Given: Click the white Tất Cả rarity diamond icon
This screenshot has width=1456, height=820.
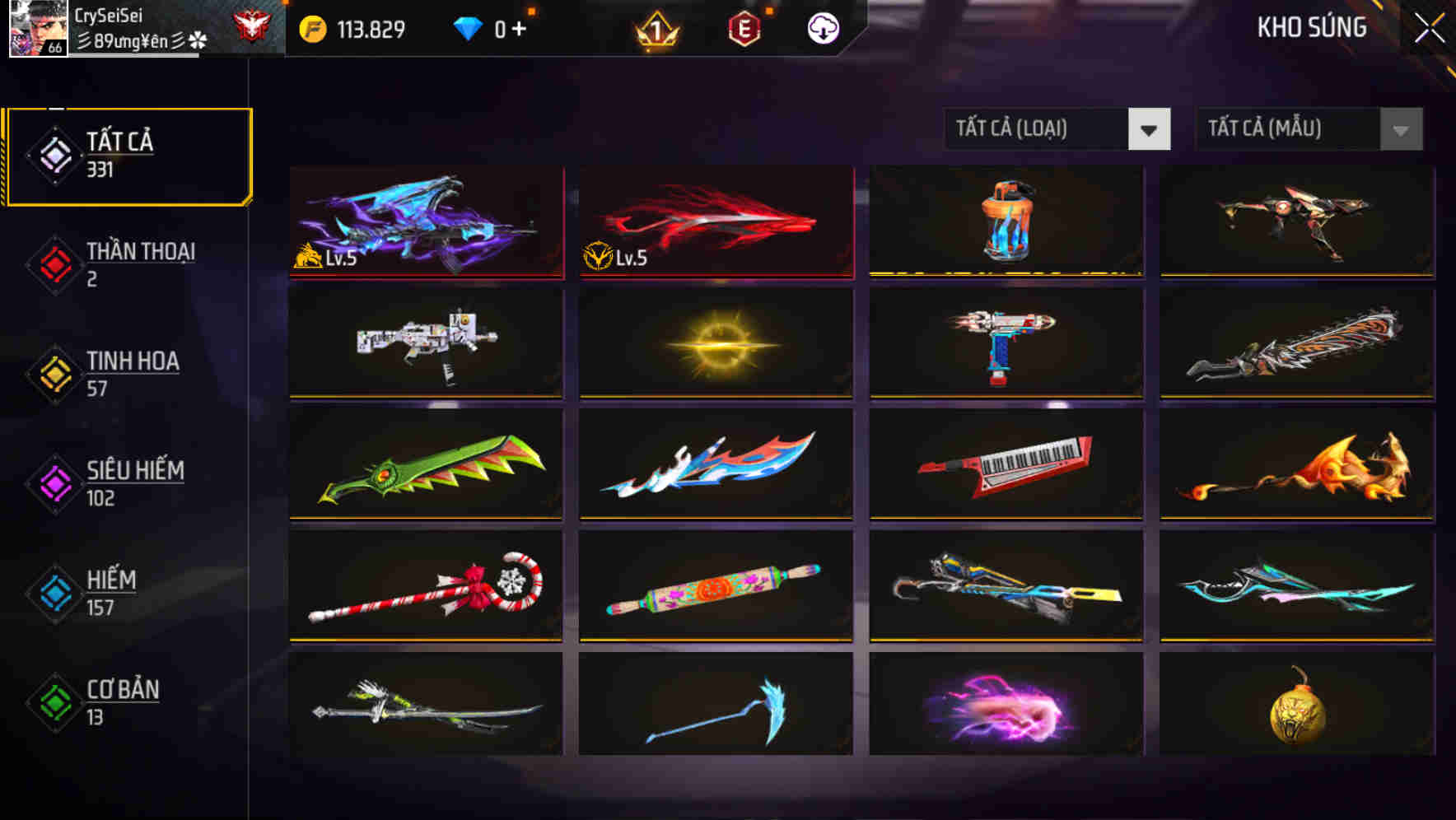Looking at the screenshot, I should pyautogui.click(x=54, y=155).
